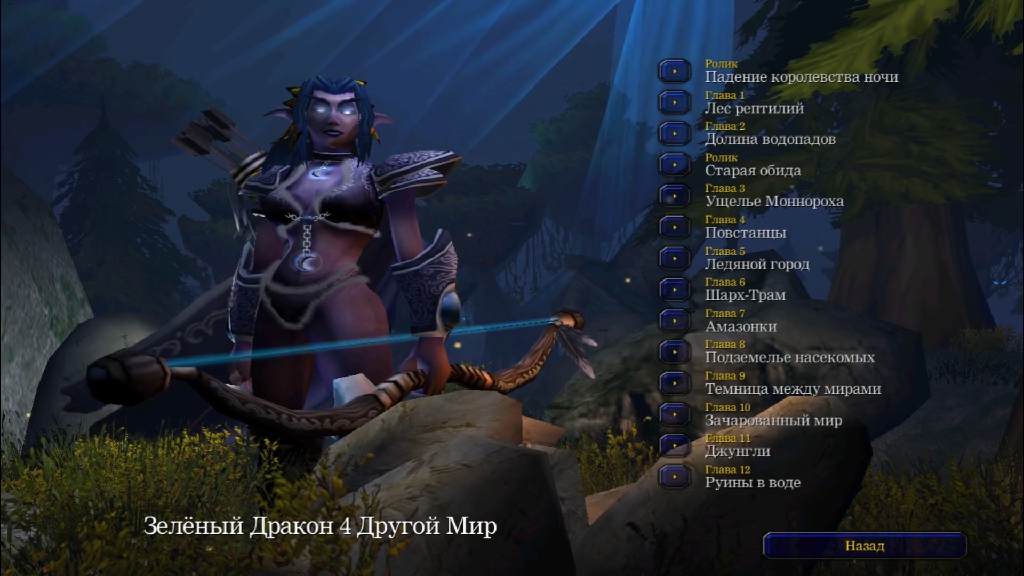Choose chapter 11 Джунгли
Image resolution: width=1024 pixels, height=576 pixels.
675,445
